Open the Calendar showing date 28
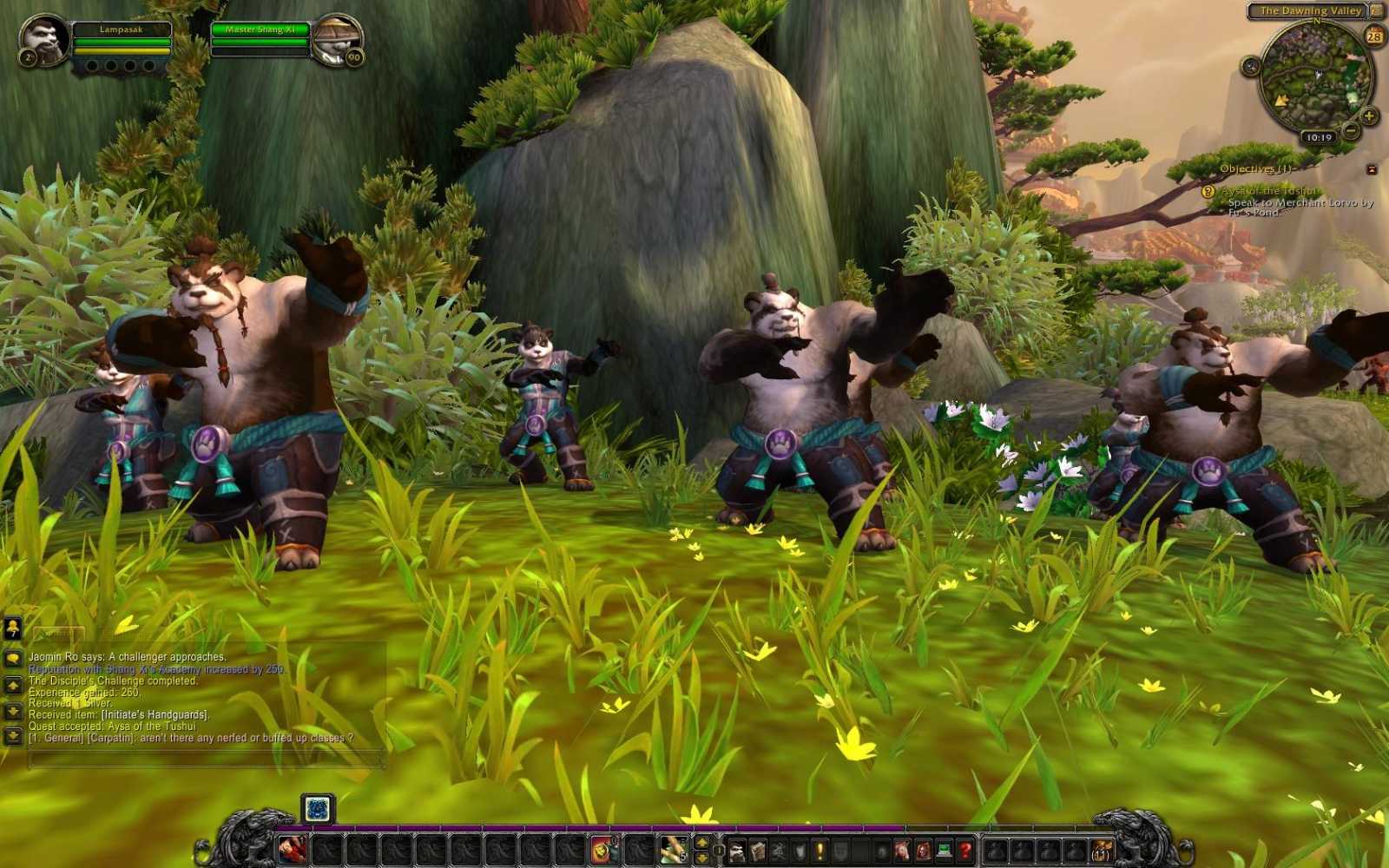The width and height of the screenshot is (1389, 868). pos(1374,36)
